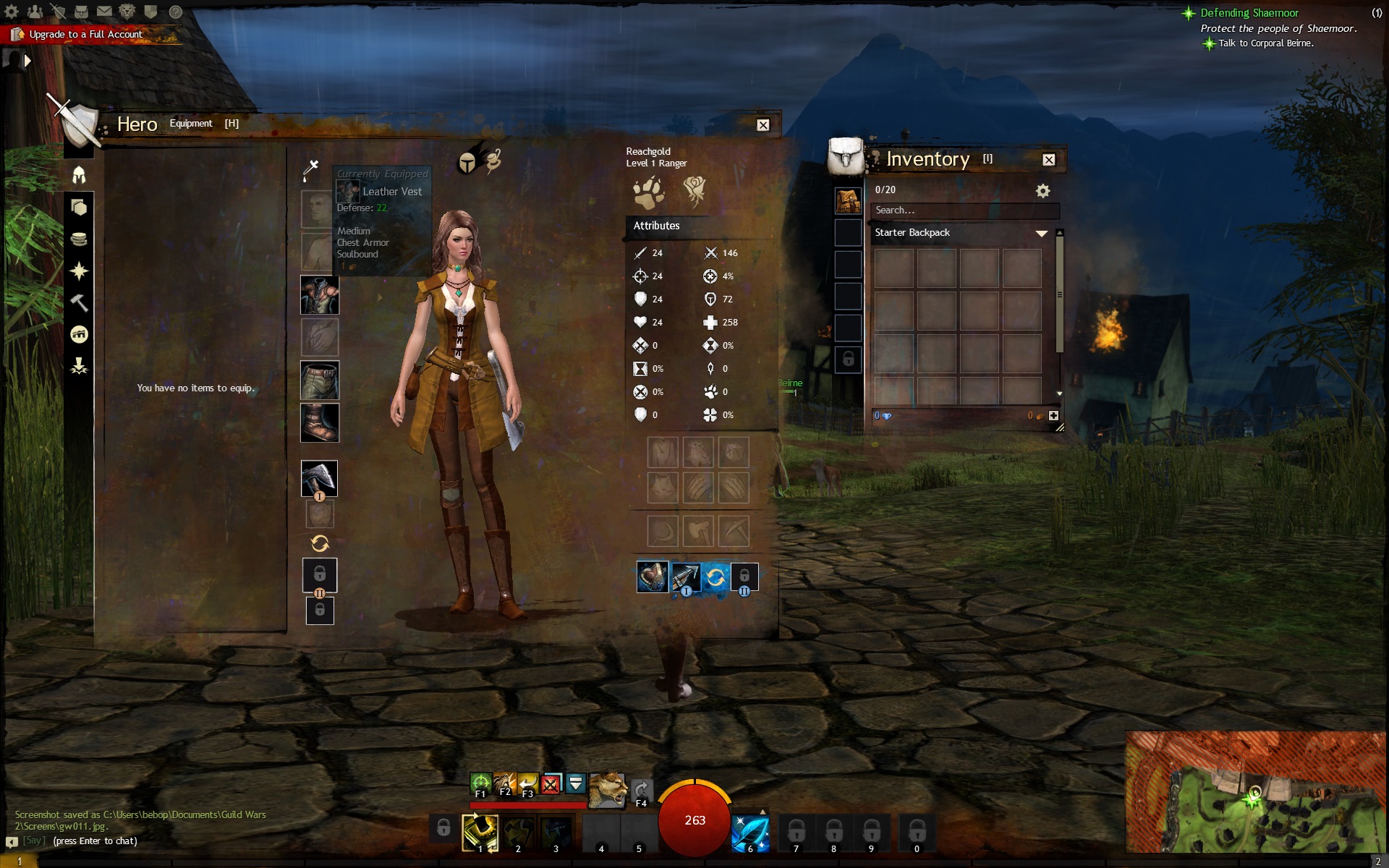Click the inventory Search field
The height and width of the screenshot is (868, 1389).
(964, 210)
